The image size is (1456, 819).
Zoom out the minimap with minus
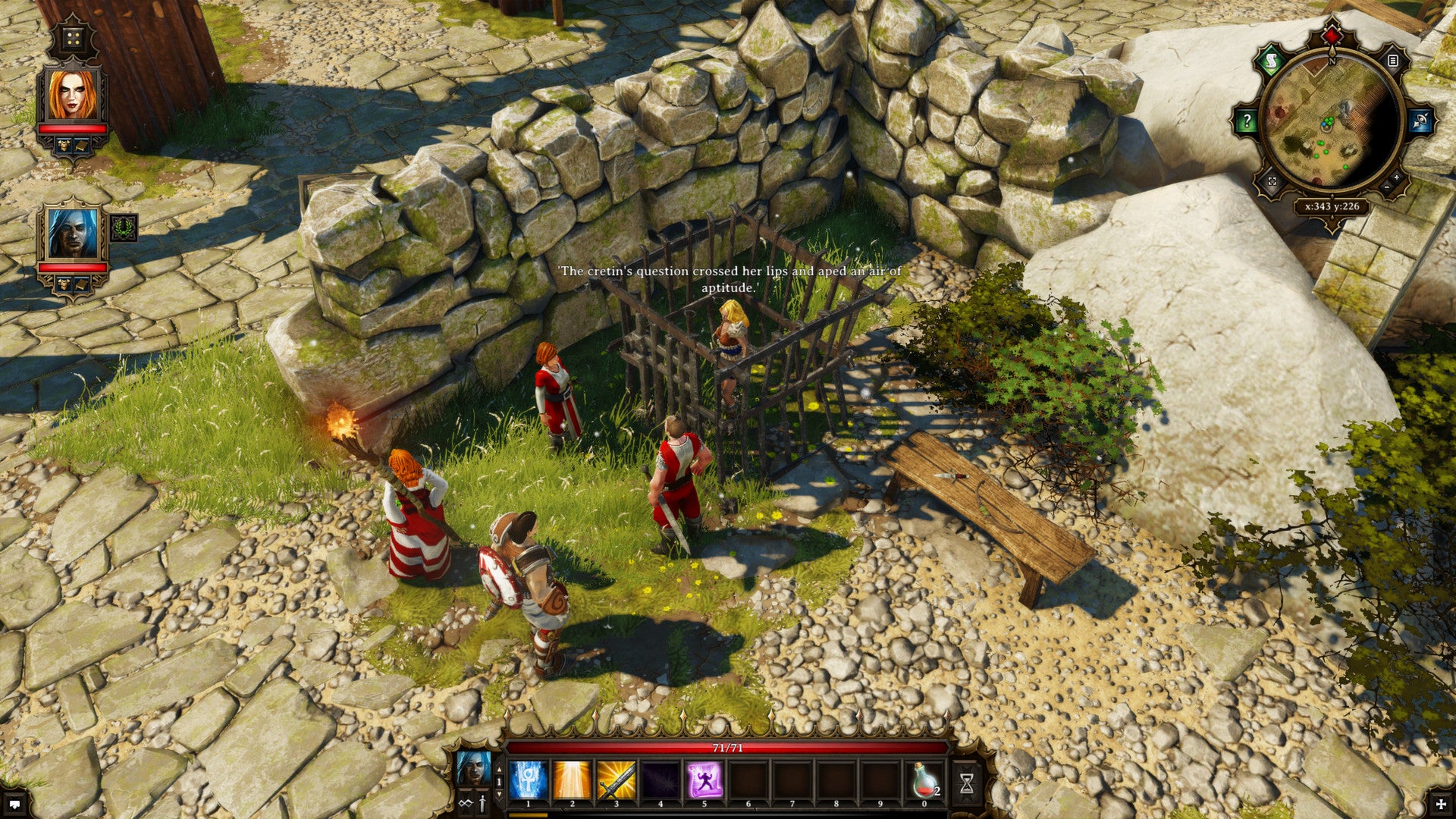point(1386,187)
